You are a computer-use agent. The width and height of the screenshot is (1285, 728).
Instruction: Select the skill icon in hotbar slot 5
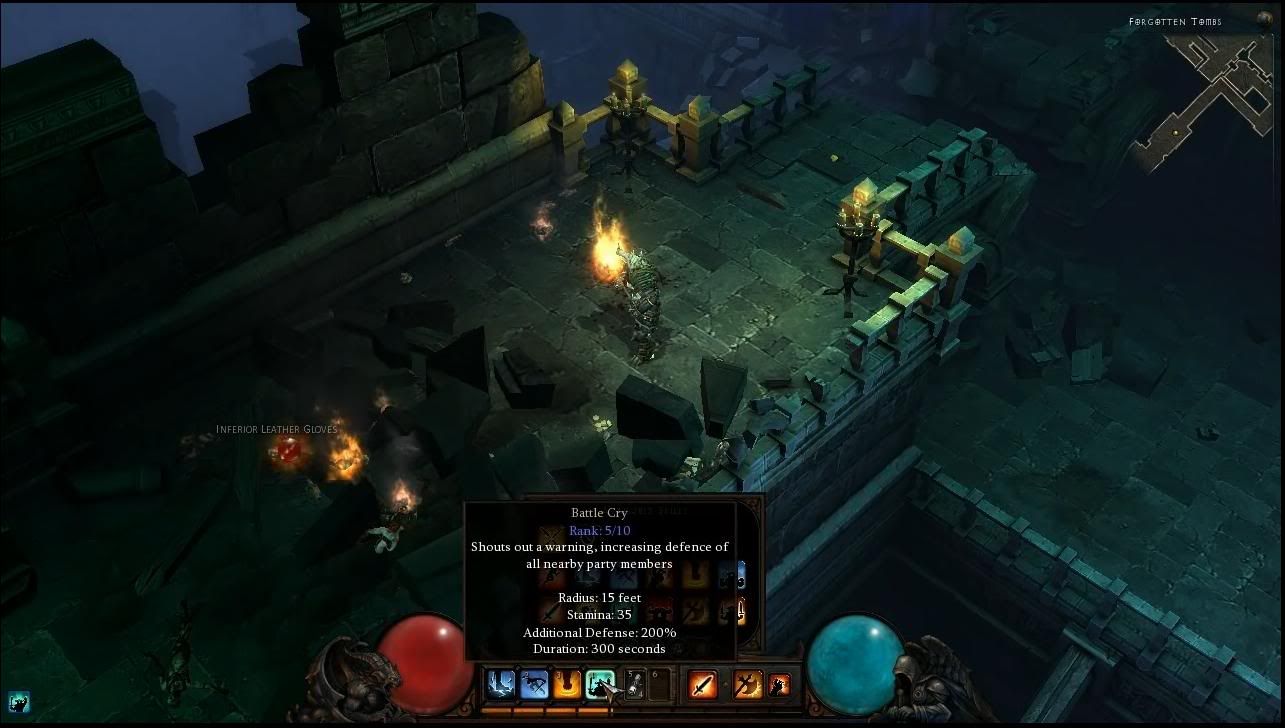point(634,684)
